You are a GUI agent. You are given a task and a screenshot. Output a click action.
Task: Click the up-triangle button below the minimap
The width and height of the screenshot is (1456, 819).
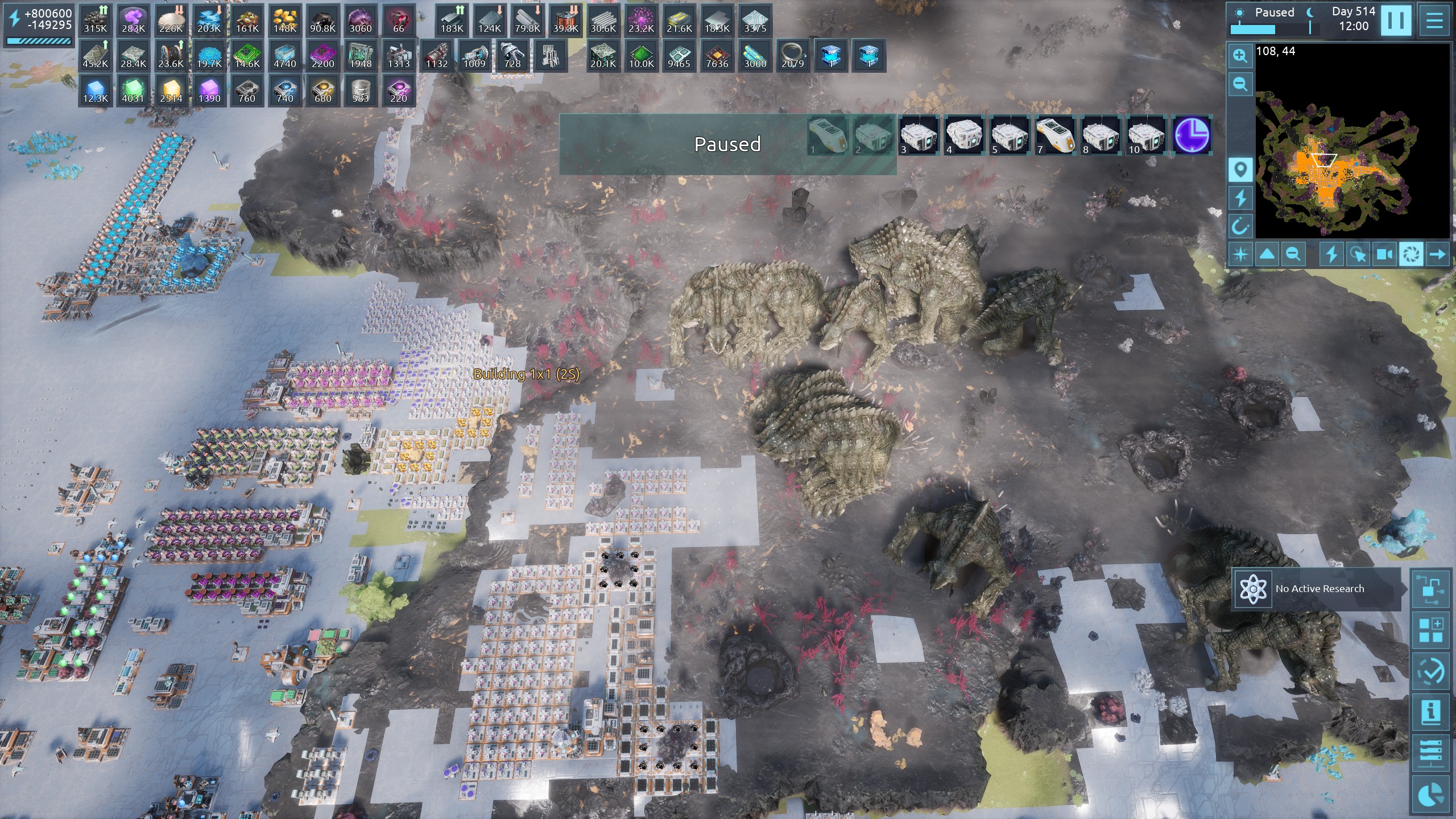point(1267,254)
